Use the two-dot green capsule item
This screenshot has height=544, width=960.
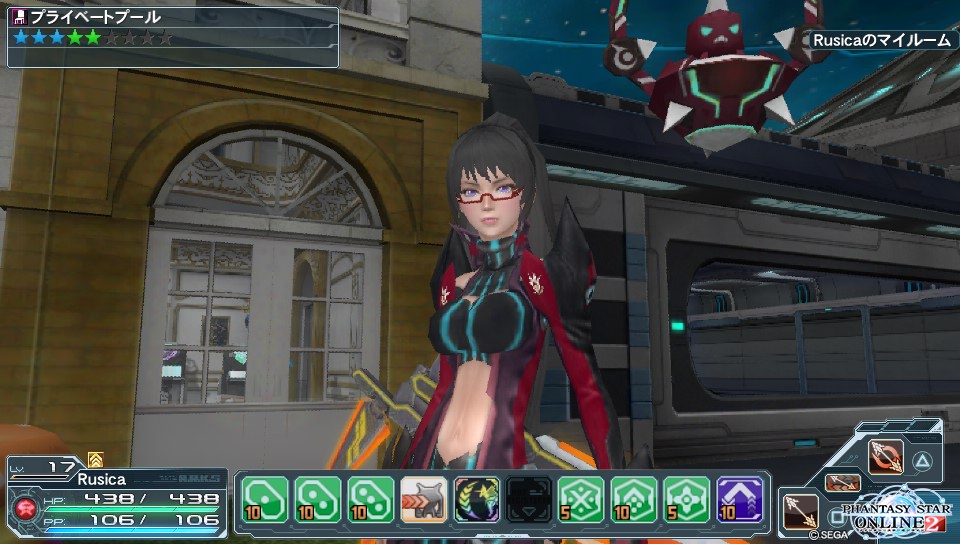coord(317,498)
